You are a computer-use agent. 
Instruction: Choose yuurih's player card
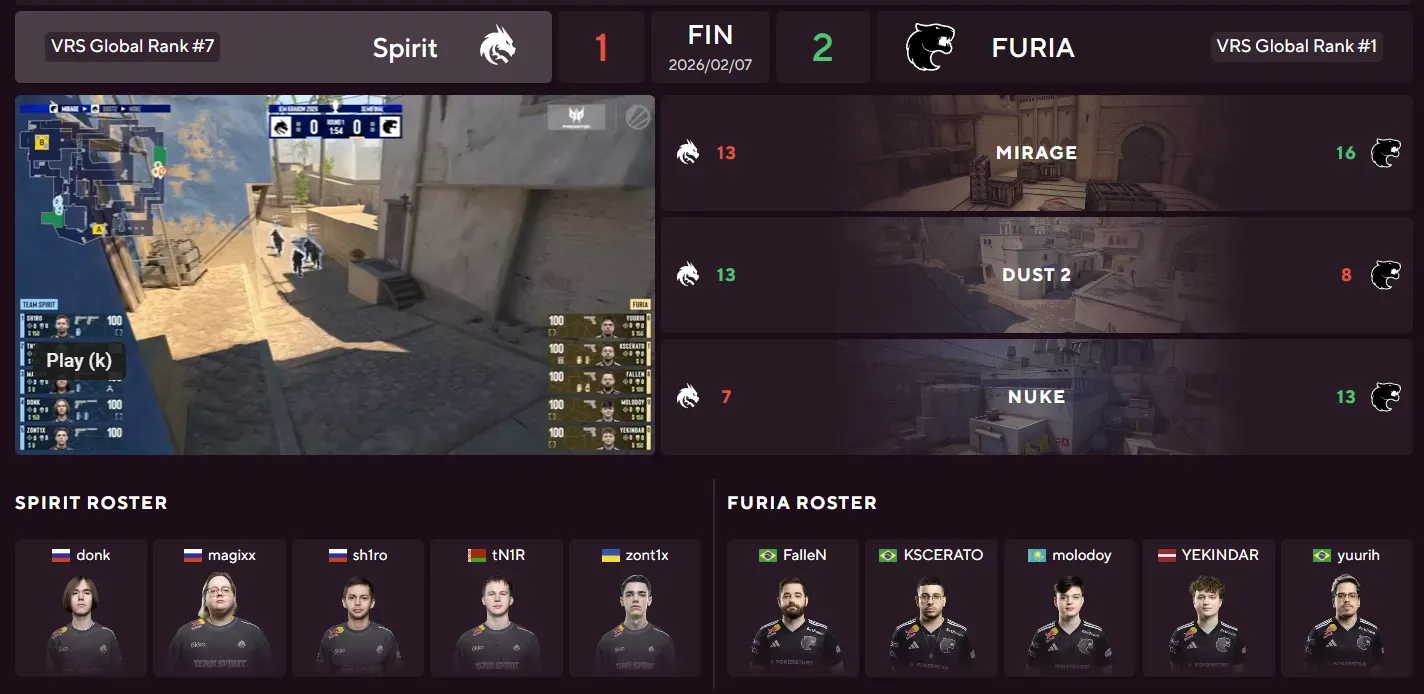(1346, 608)
